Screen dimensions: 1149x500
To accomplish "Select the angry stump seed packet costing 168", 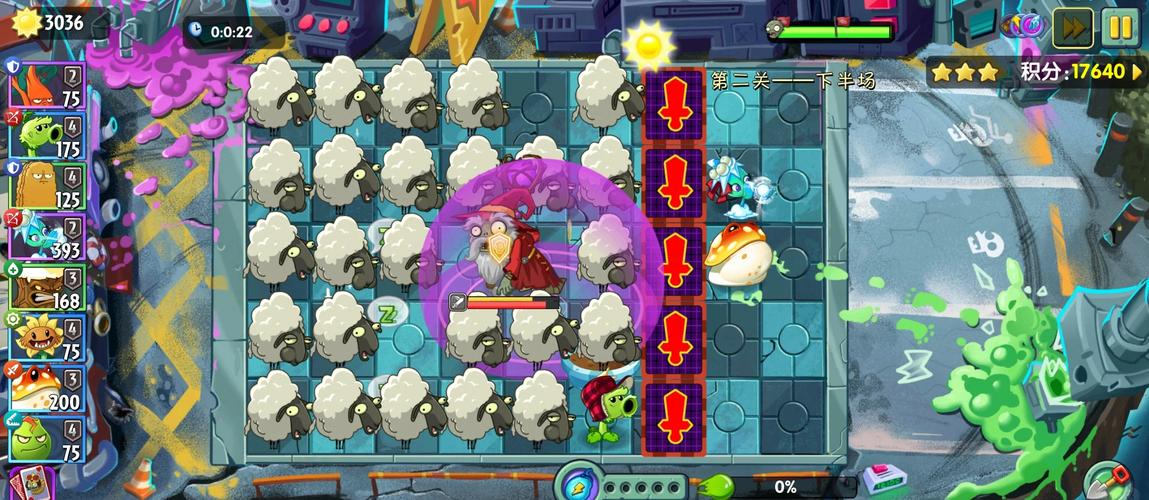I will tap(47, 287).
